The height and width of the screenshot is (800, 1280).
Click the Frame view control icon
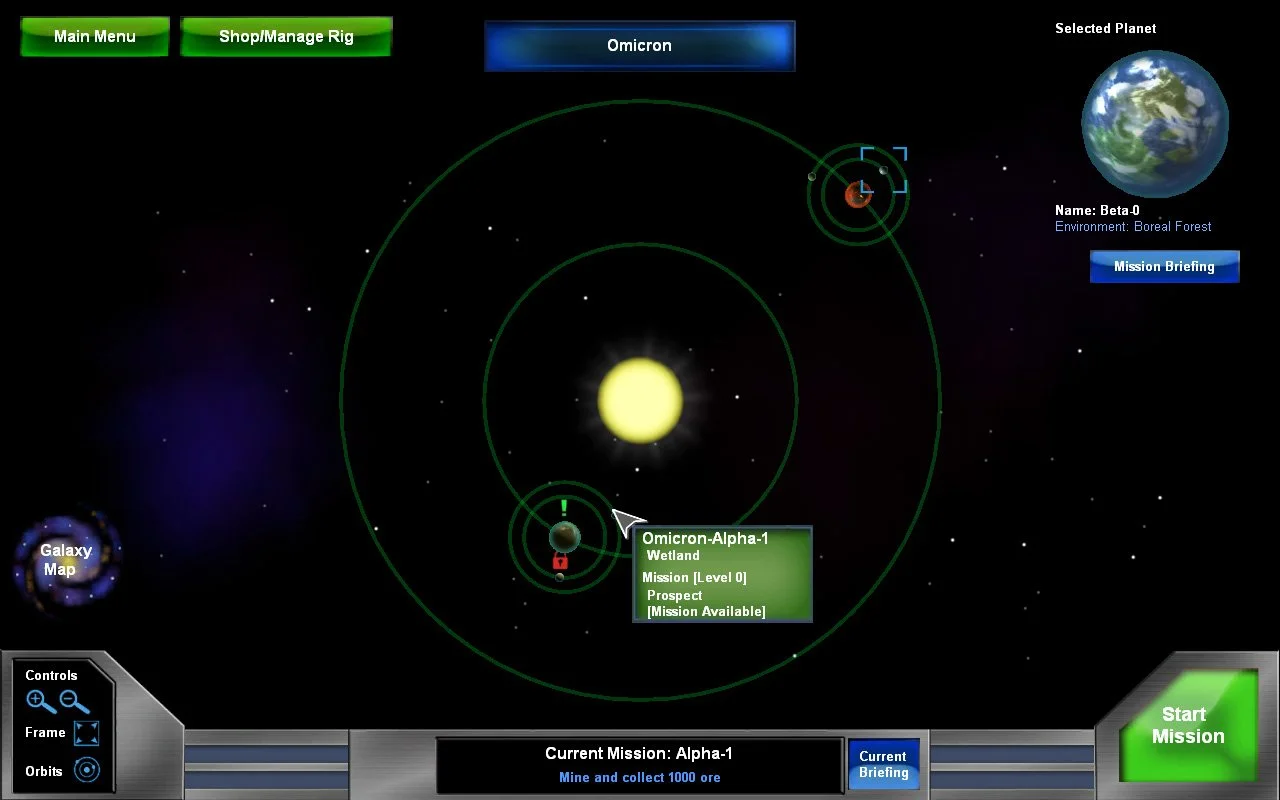click(x=87, y=733)
